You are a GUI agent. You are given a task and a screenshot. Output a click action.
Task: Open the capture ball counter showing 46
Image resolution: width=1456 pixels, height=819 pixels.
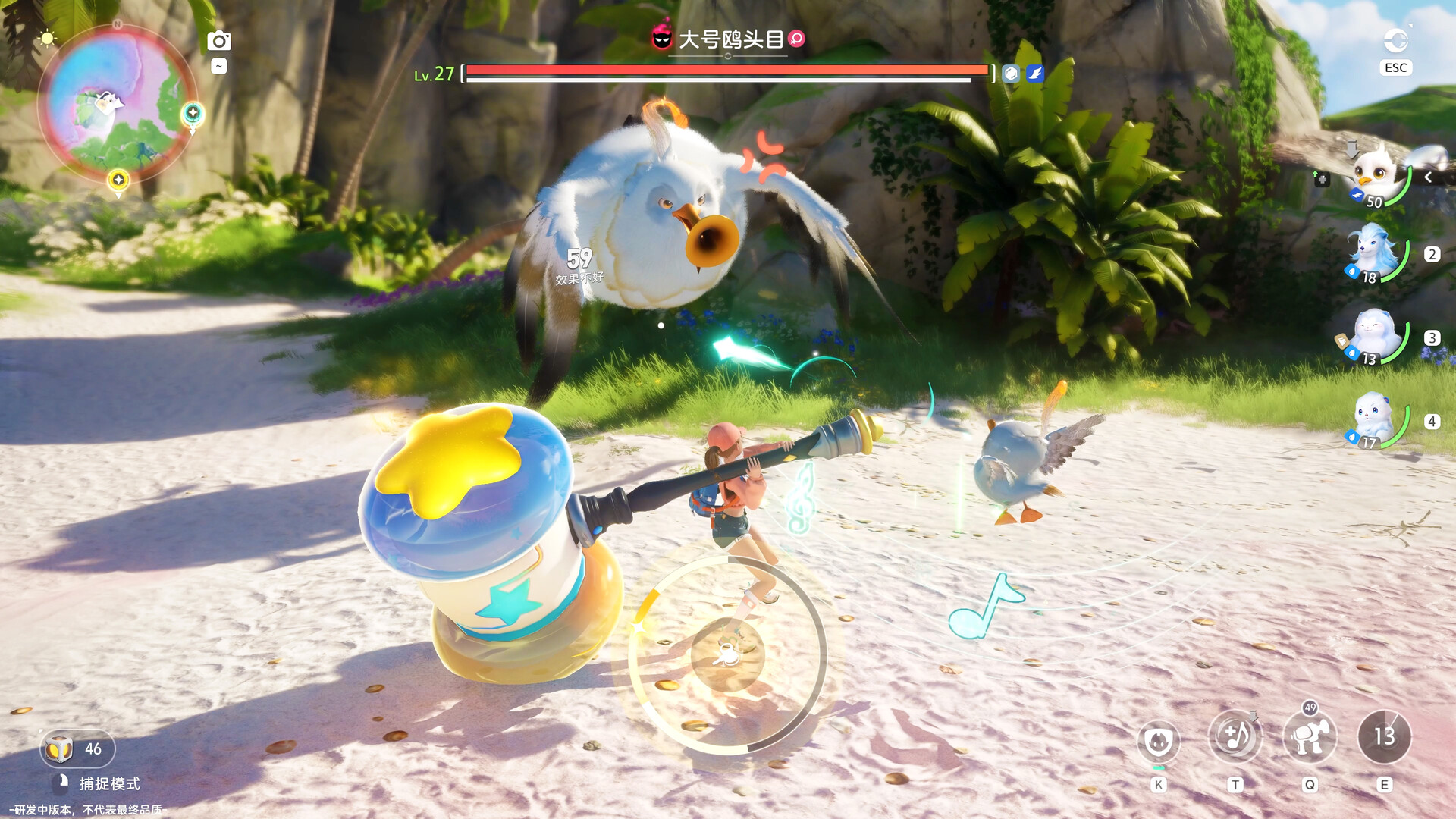tap(77, 749)
